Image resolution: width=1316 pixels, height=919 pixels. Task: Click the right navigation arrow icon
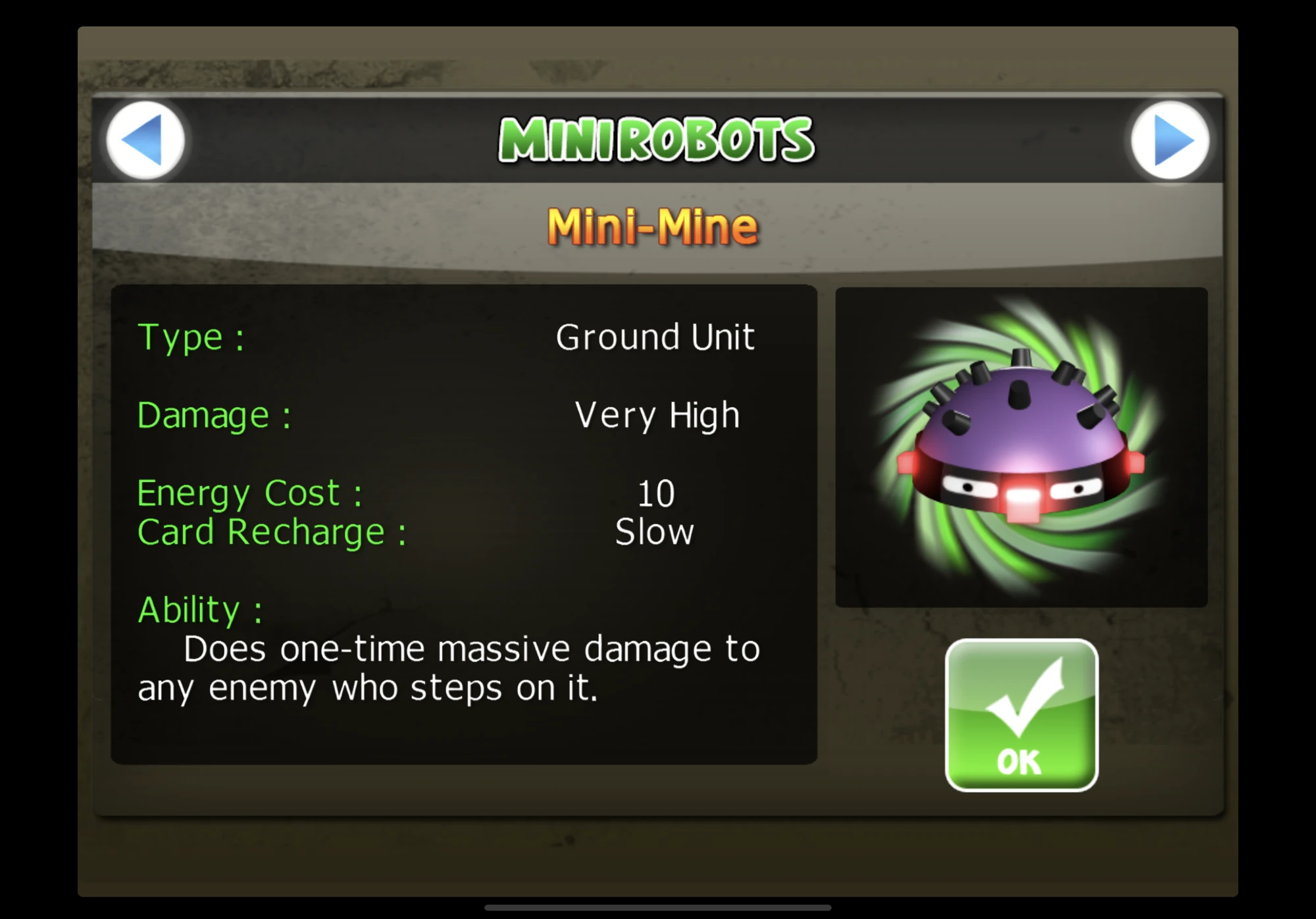(x=1170, y=140)
